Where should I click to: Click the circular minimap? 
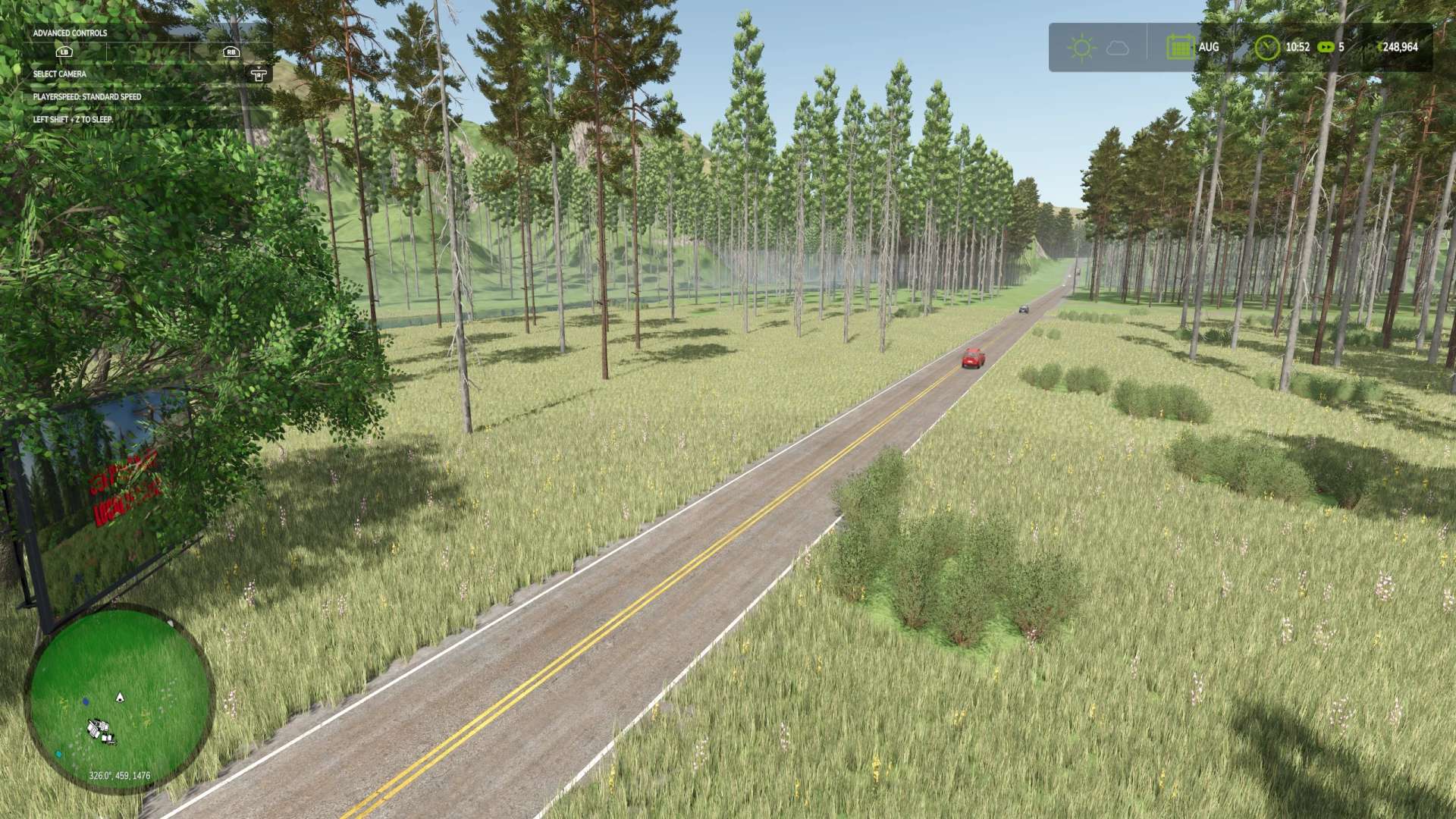click(119, 698)
